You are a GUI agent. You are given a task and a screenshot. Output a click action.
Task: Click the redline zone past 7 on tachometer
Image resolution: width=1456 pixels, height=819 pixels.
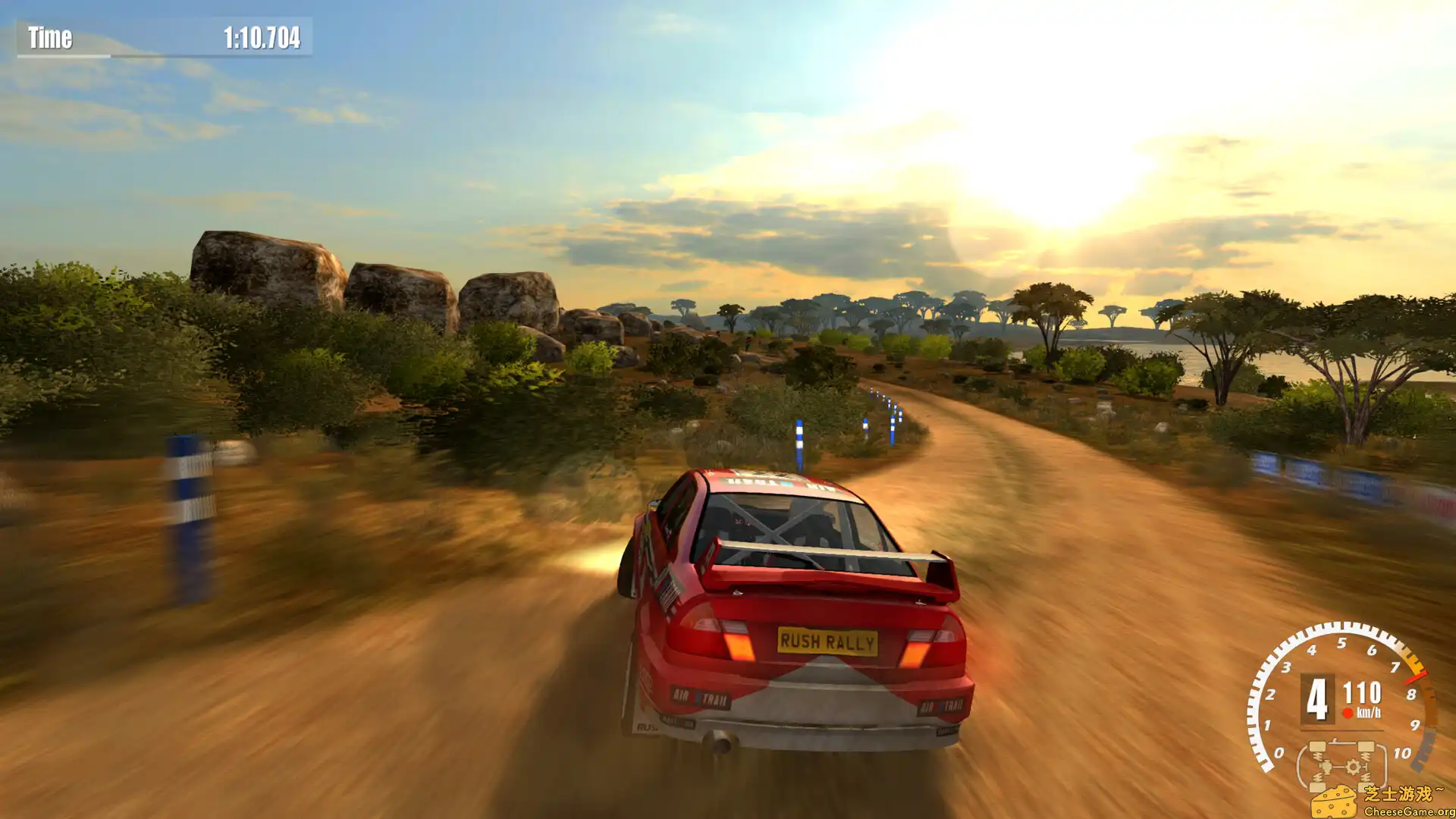[1412, 662]
